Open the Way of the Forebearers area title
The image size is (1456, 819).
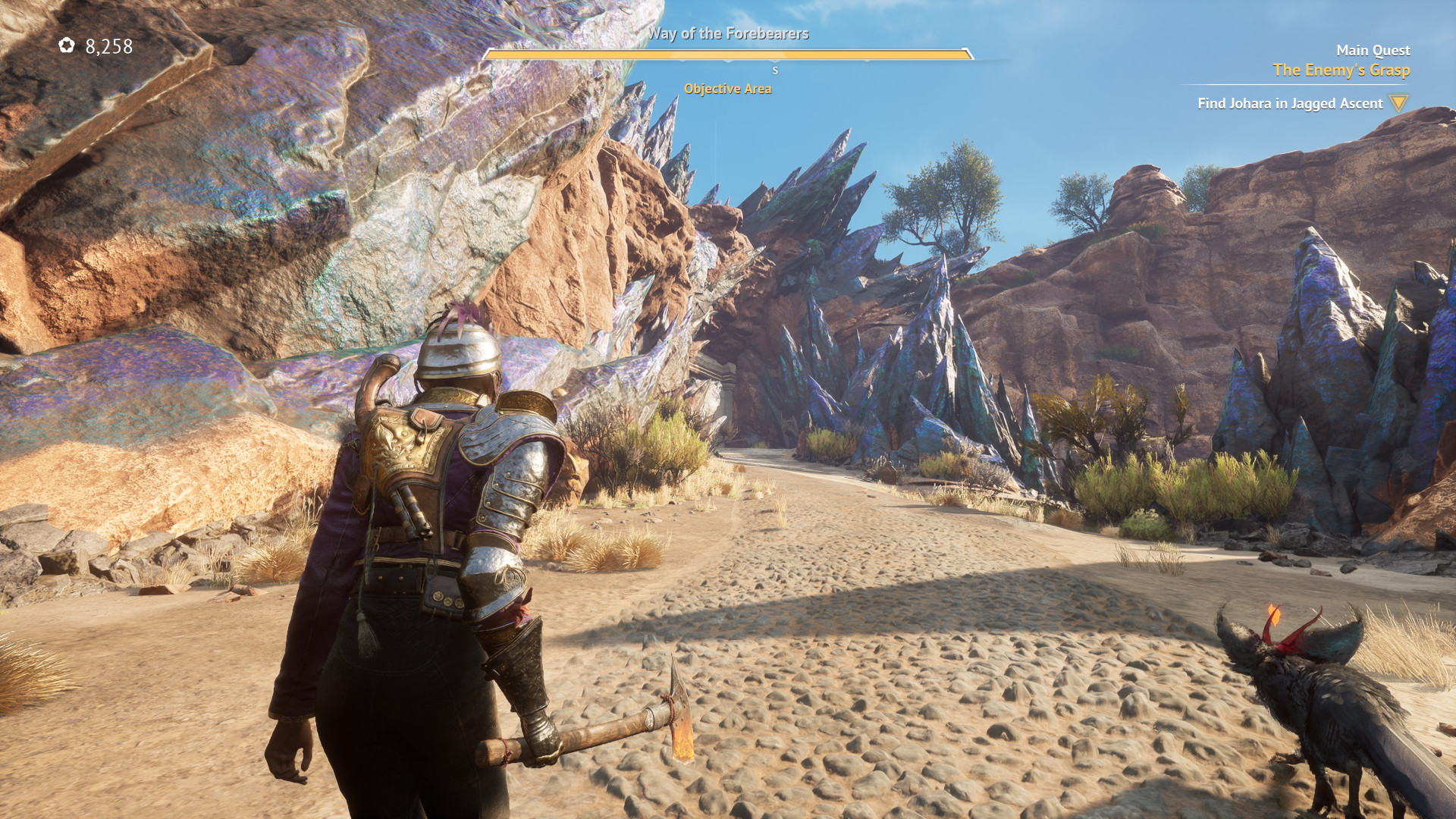tap(730, 33)
